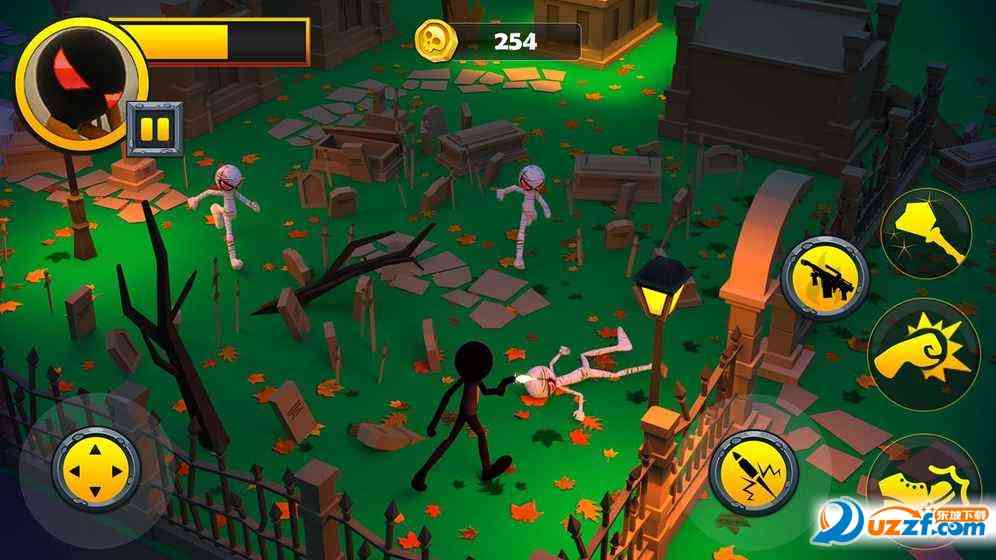Screen dimensions: 996x560
Task: Fire the assault rifle weapon button
Action: (824, 275)
